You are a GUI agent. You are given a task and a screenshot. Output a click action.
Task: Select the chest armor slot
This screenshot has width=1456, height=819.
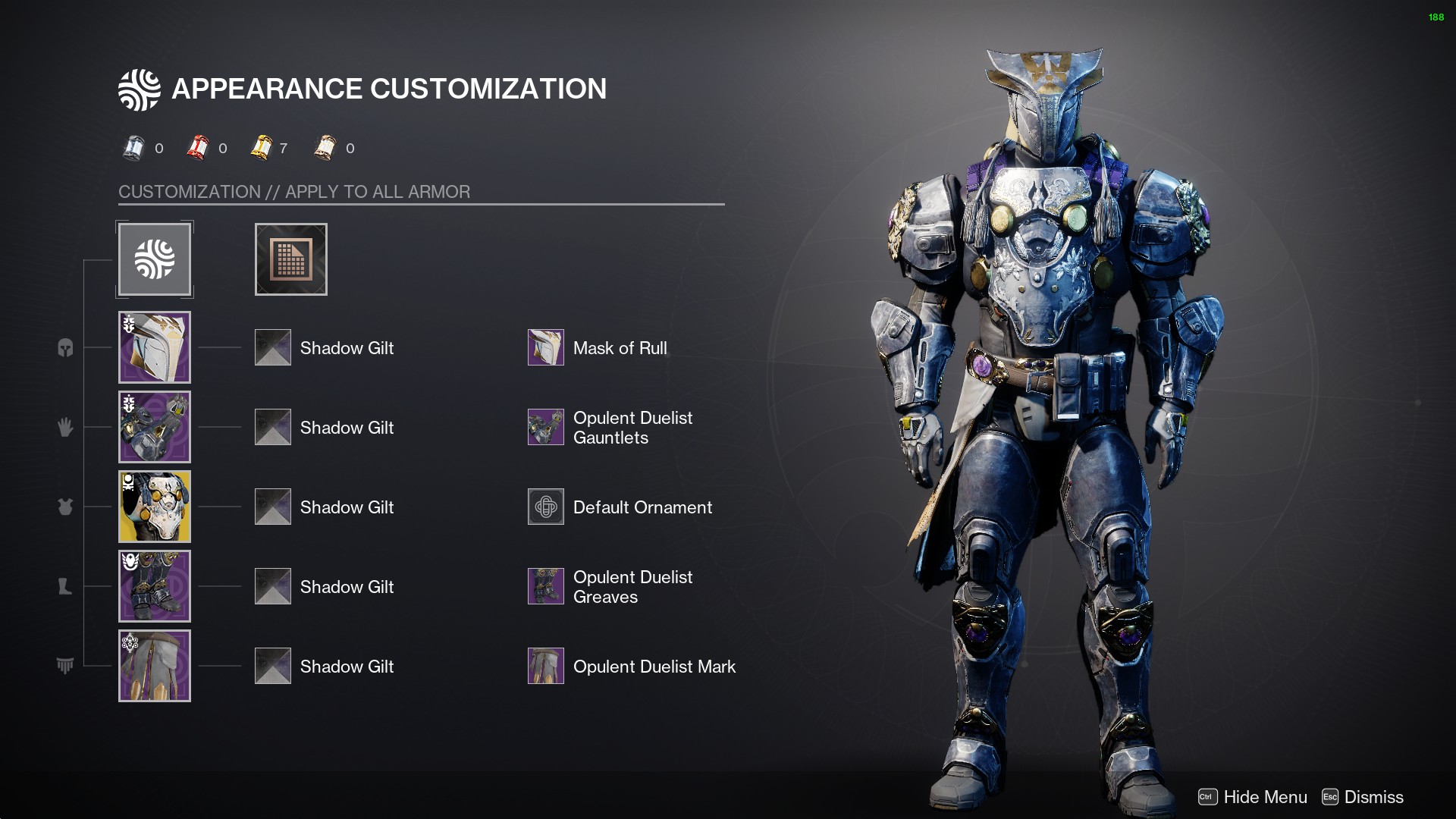click(155, 507)
